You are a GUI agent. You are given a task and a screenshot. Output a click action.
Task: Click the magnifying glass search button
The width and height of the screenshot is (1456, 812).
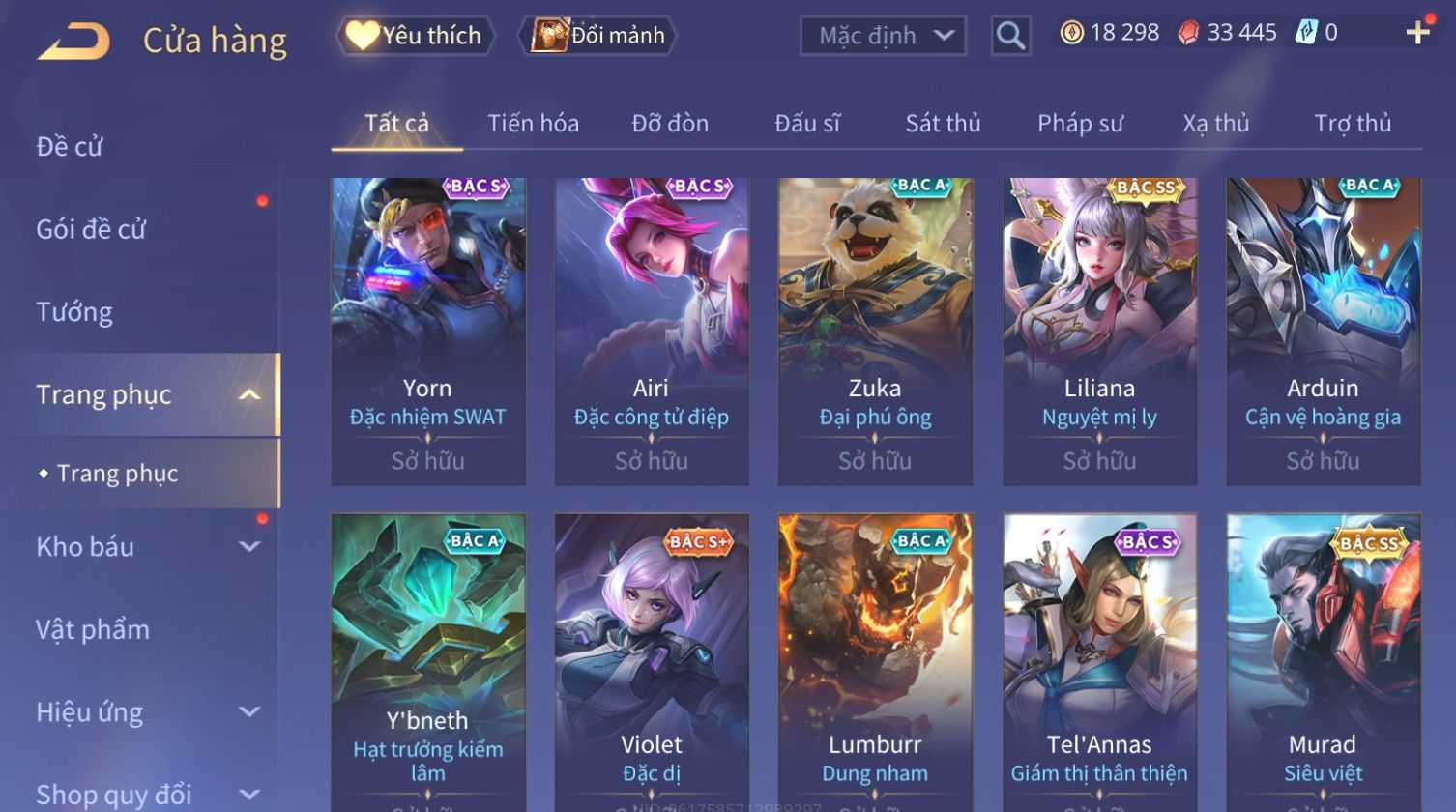pos(1010,36)
